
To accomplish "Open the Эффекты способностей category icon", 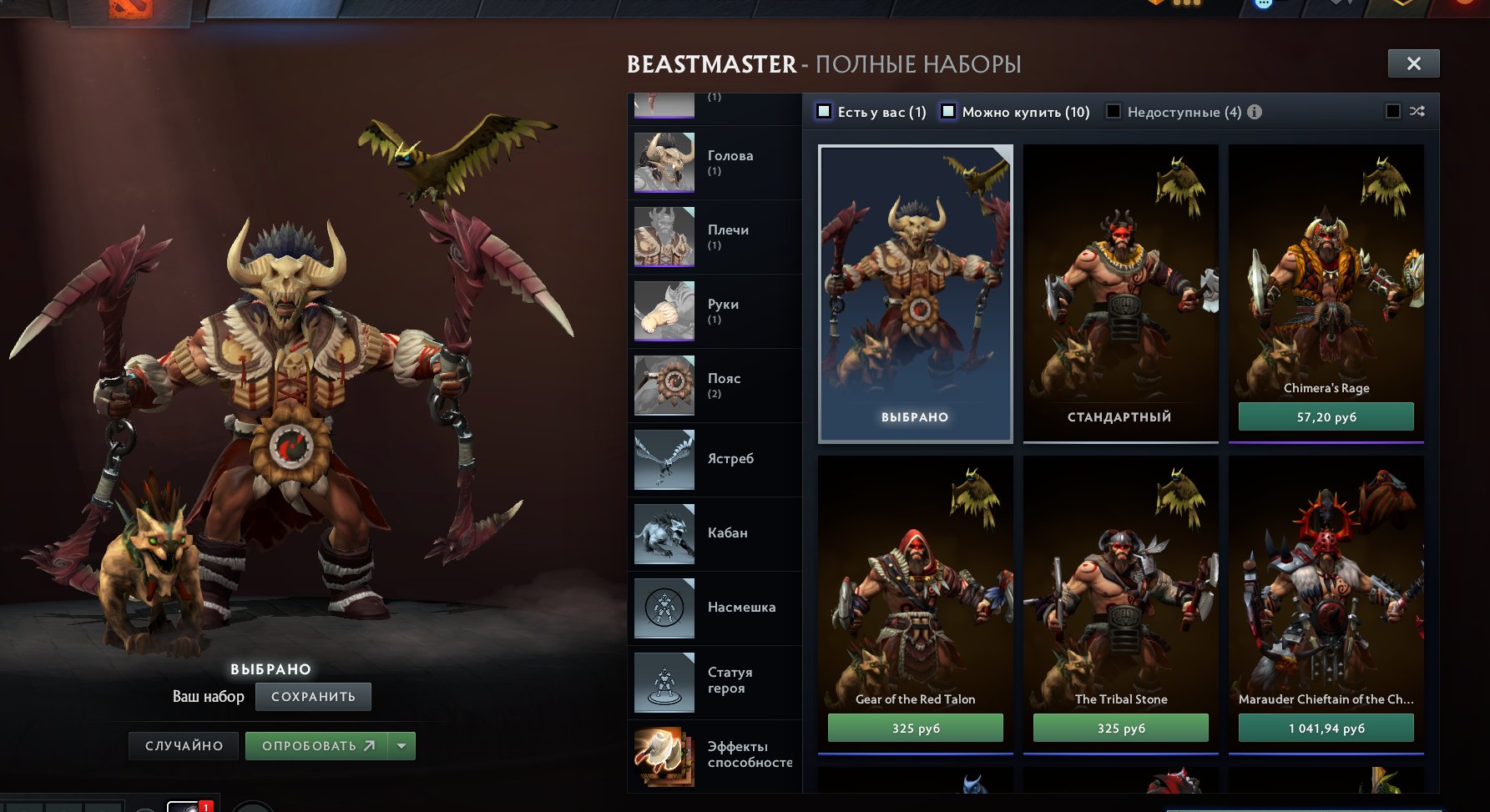I will point(664,756).
